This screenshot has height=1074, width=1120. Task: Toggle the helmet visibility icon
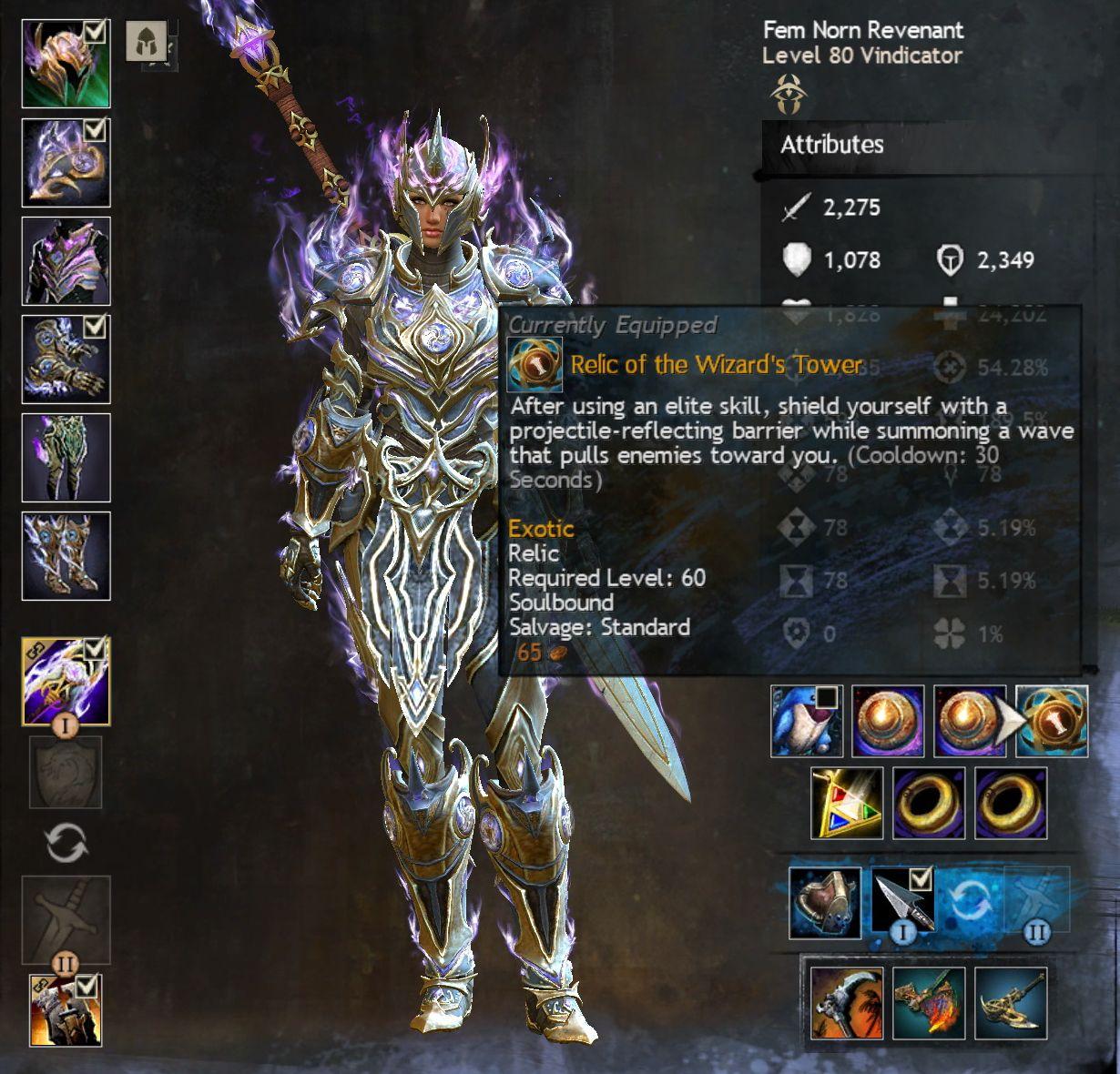click(x=146, y=41)
